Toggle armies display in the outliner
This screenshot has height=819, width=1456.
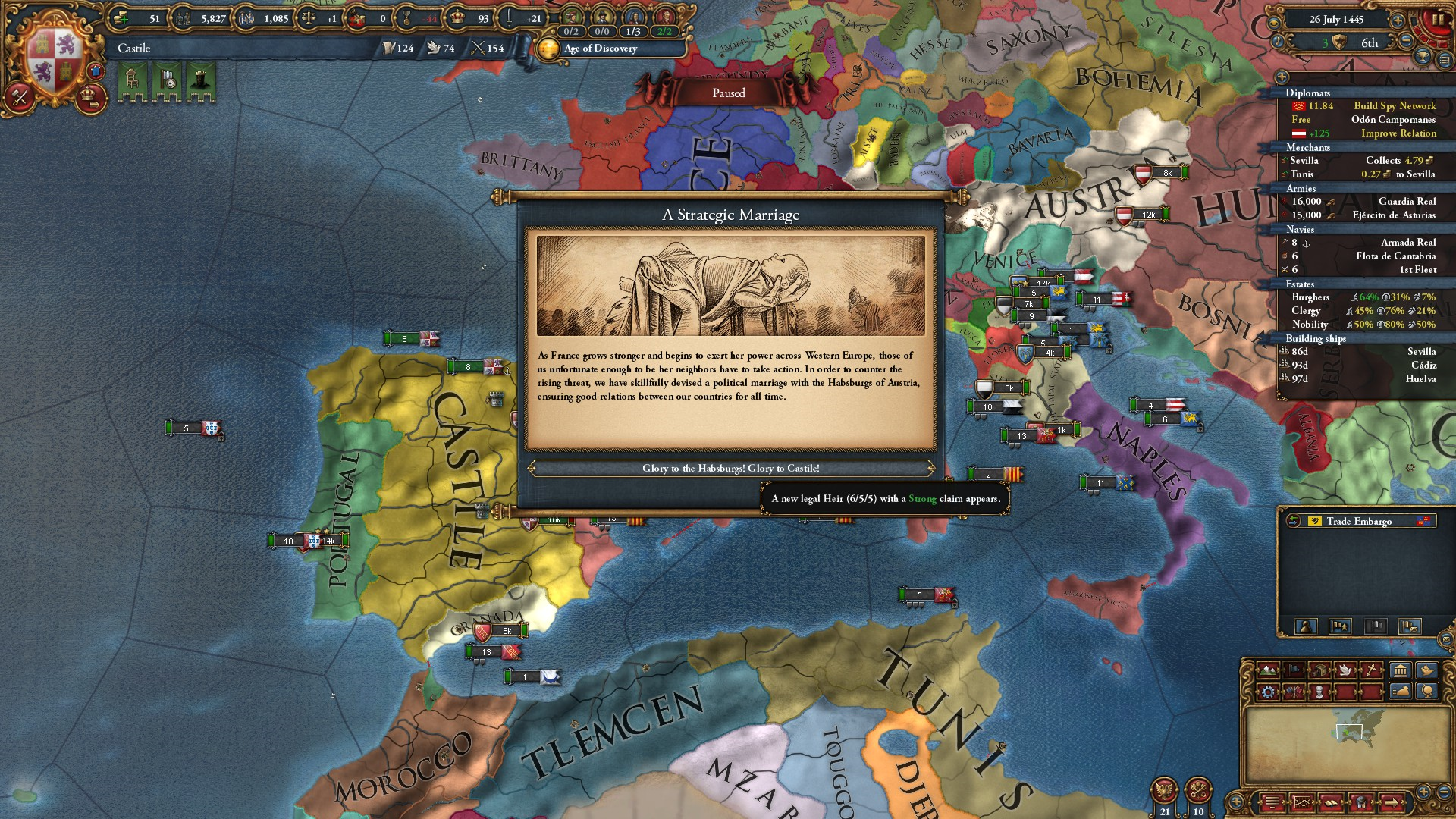(1299, 187)
